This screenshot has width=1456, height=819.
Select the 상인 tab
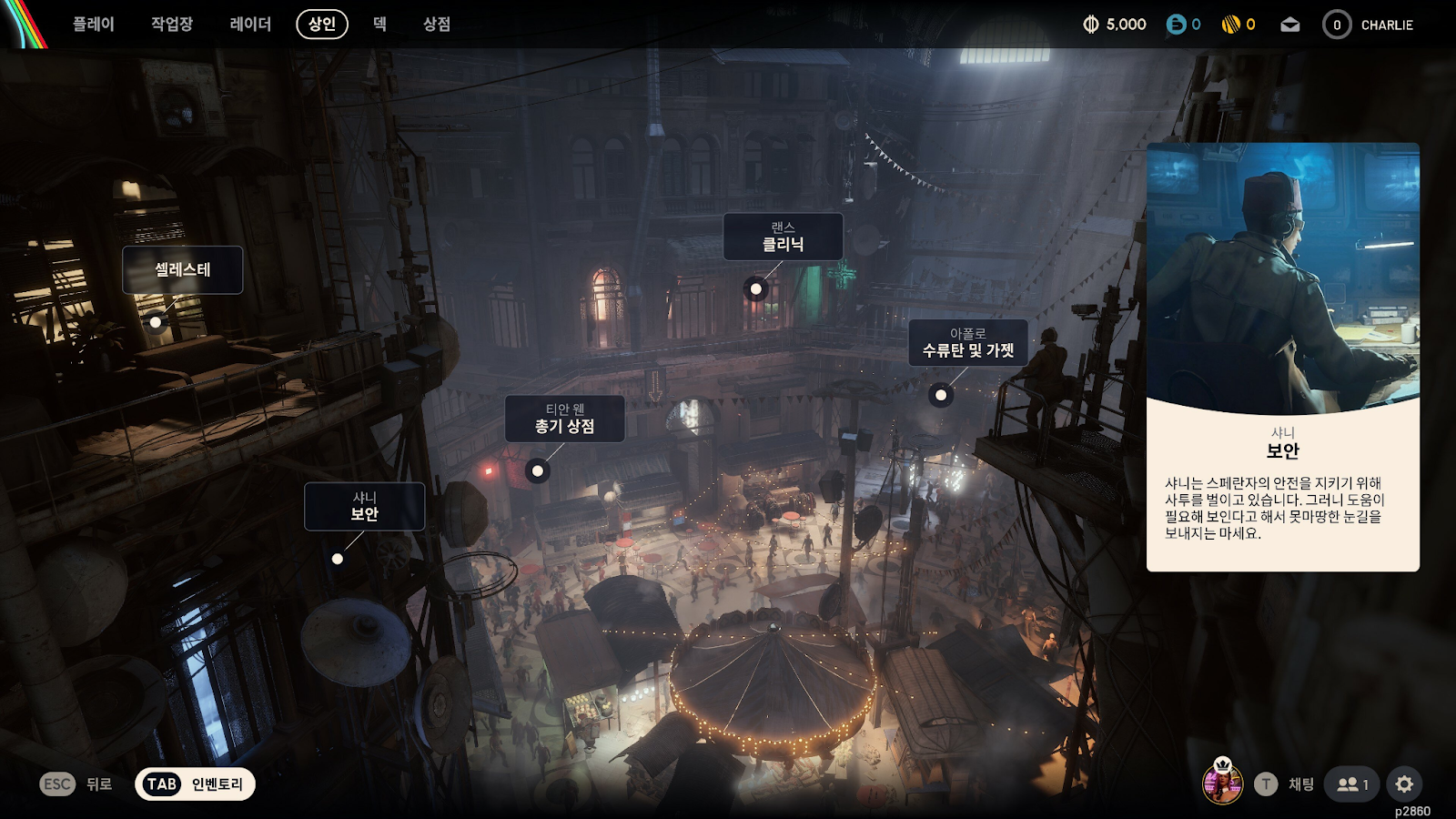coord(322,25)
